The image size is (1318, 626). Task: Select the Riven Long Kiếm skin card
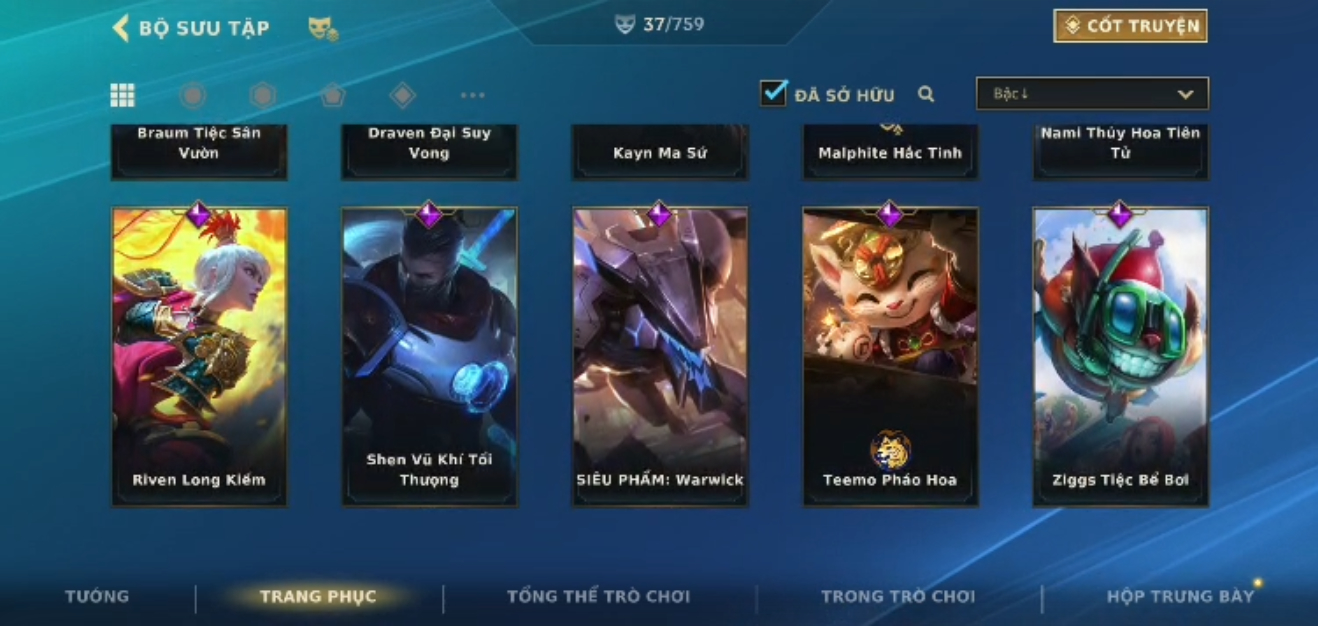199,356
